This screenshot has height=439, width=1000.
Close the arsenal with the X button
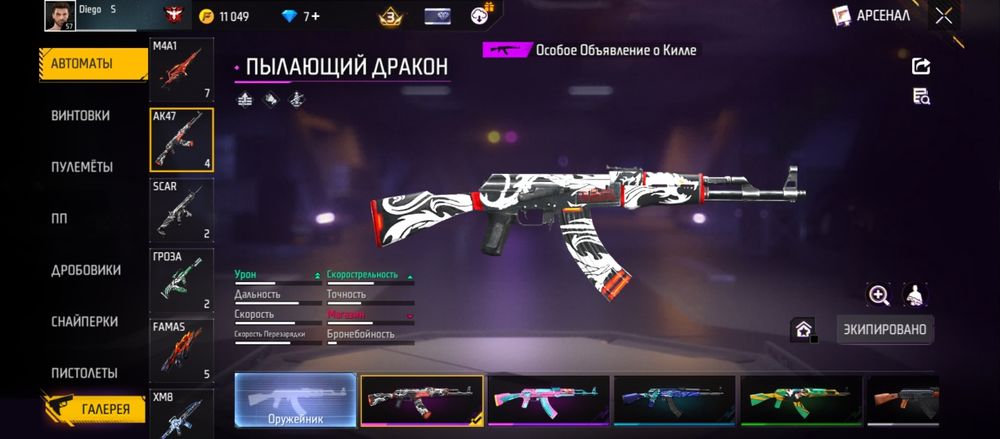click(943, 16)
